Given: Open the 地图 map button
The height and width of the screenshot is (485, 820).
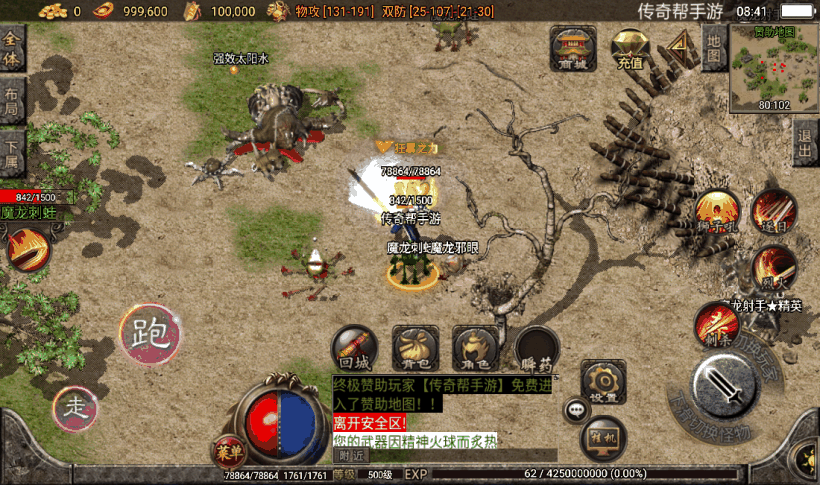Looking at the screenshot, I should pos(712,46).
